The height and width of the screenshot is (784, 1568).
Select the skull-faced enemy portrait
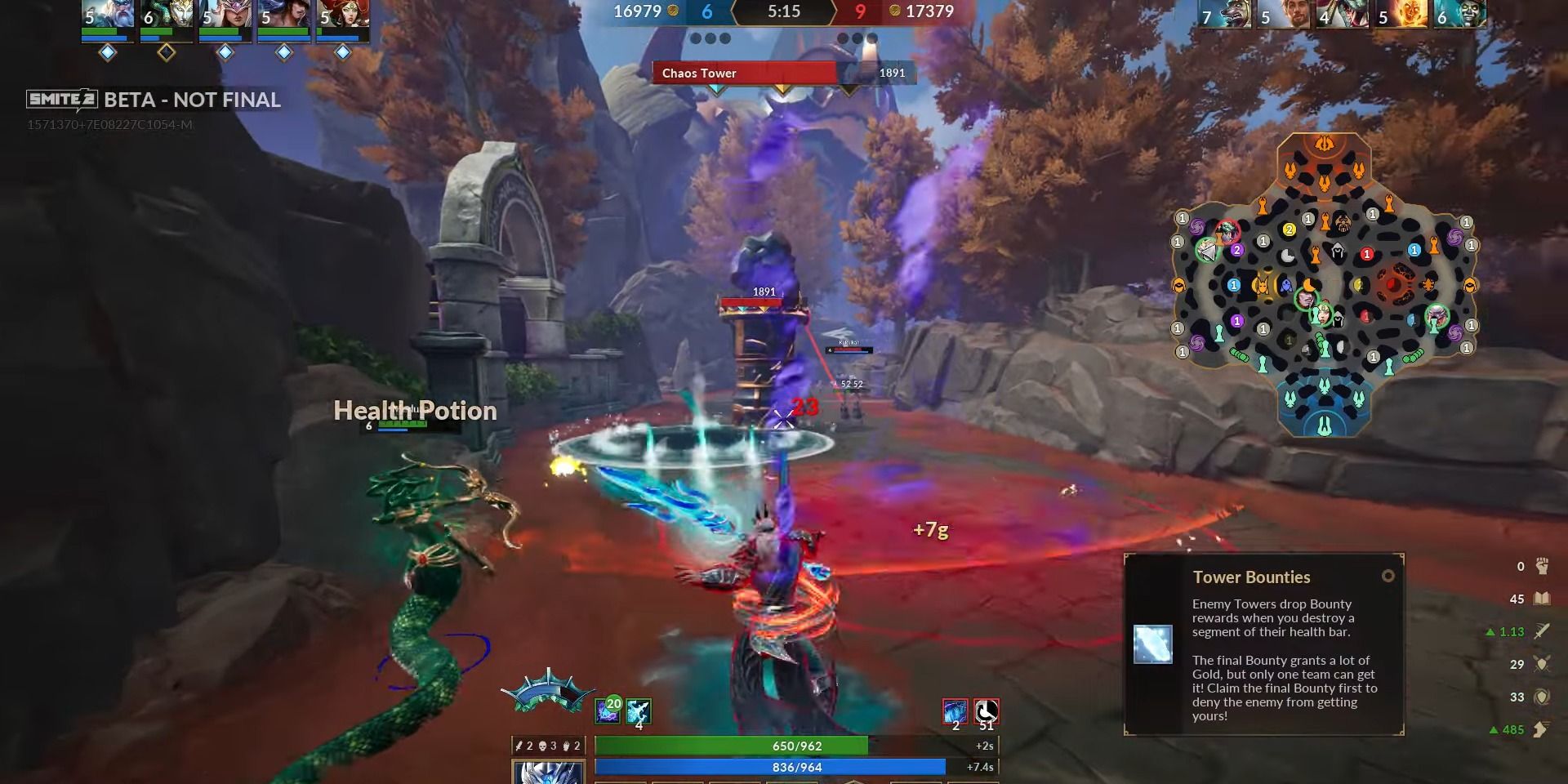[1460, 14]
